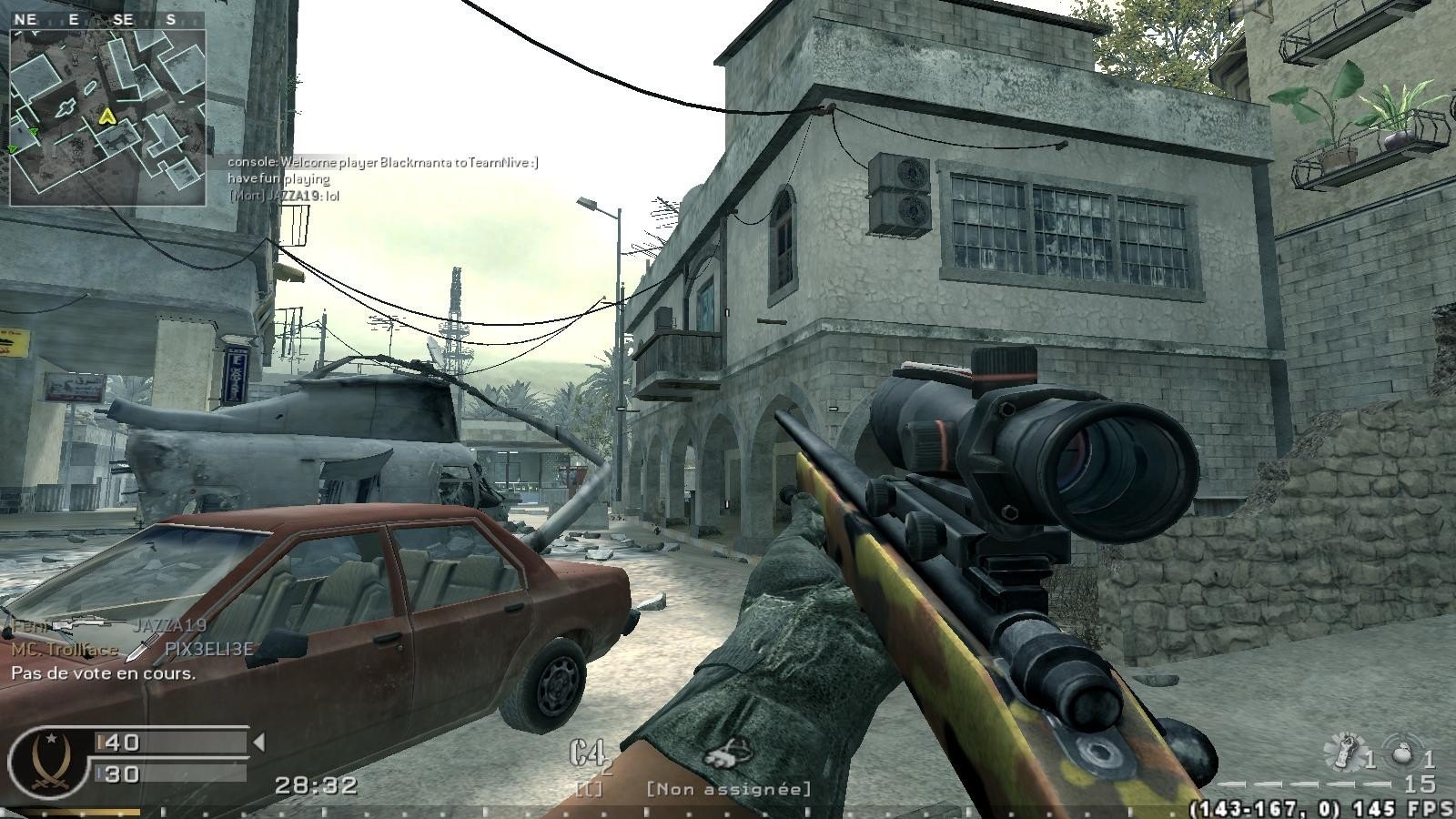Select the yellow player arrow on the minimap
This screenshot has width=1456, height=819.
pos(107,116)
